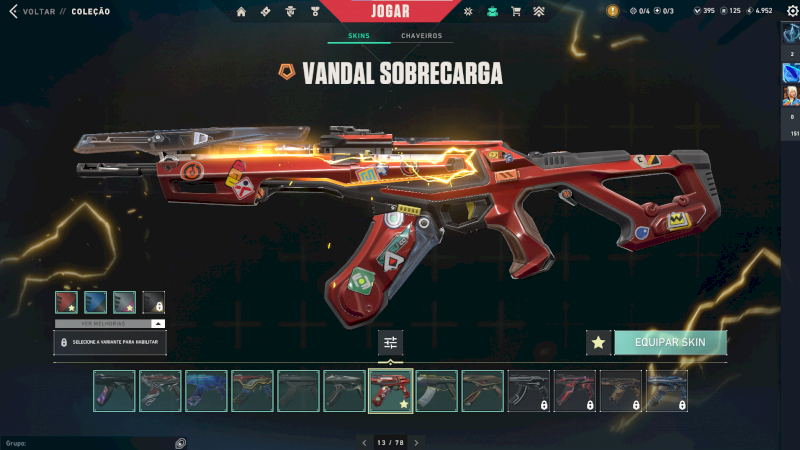
Task: Toggle the favorite star button
Action: tap(598, 343)
